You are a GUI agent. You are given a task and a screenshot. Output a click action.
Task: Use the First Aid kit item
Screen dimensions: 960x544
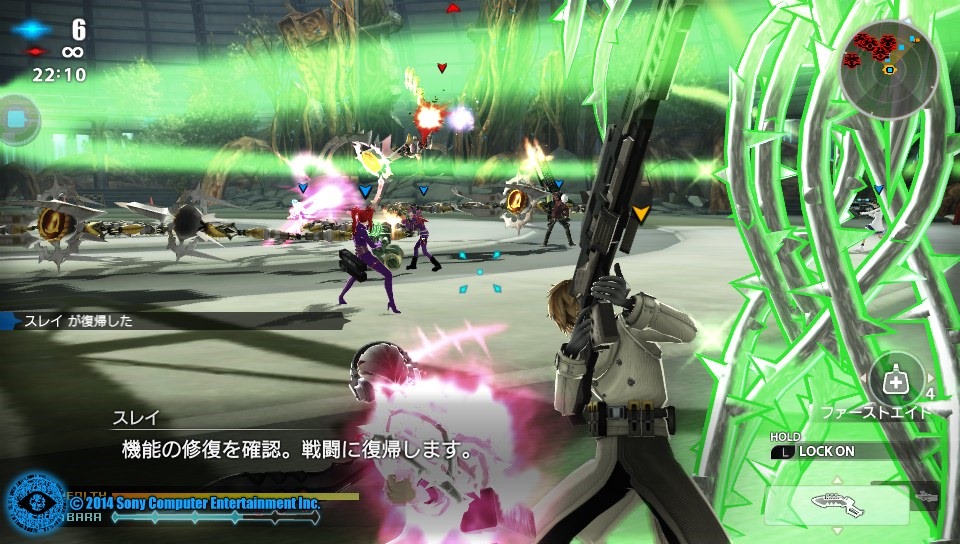[x=896, y=381]
